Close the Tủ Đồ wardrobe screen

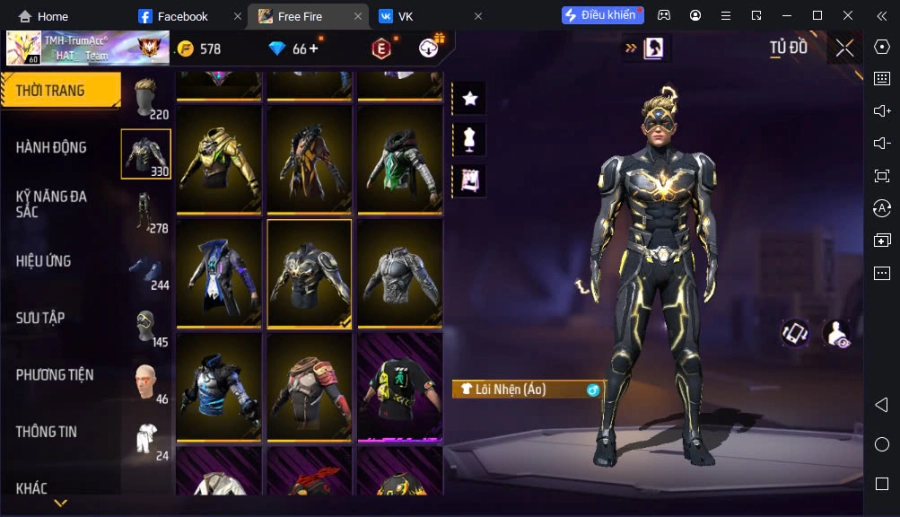pyautogui.click(x=845, y=48)
